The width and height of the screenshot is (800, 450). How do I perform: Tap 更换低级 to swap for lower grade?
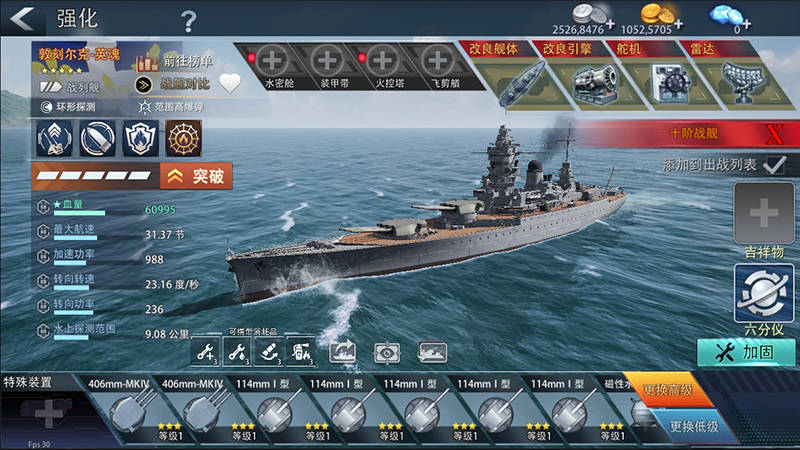693,428
